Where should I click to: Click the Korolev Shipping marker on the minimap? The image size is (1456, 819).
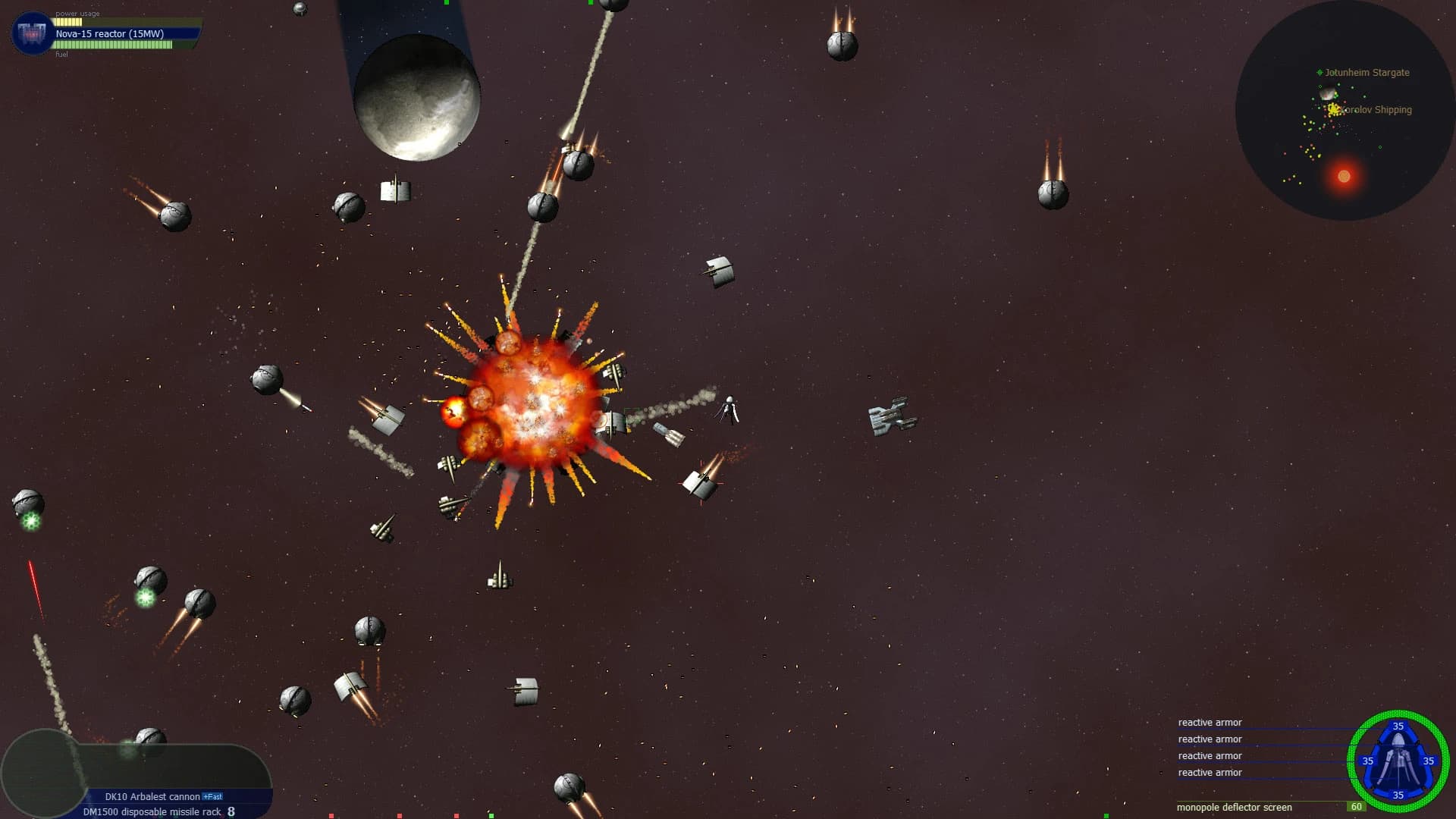pos(1333,109)
